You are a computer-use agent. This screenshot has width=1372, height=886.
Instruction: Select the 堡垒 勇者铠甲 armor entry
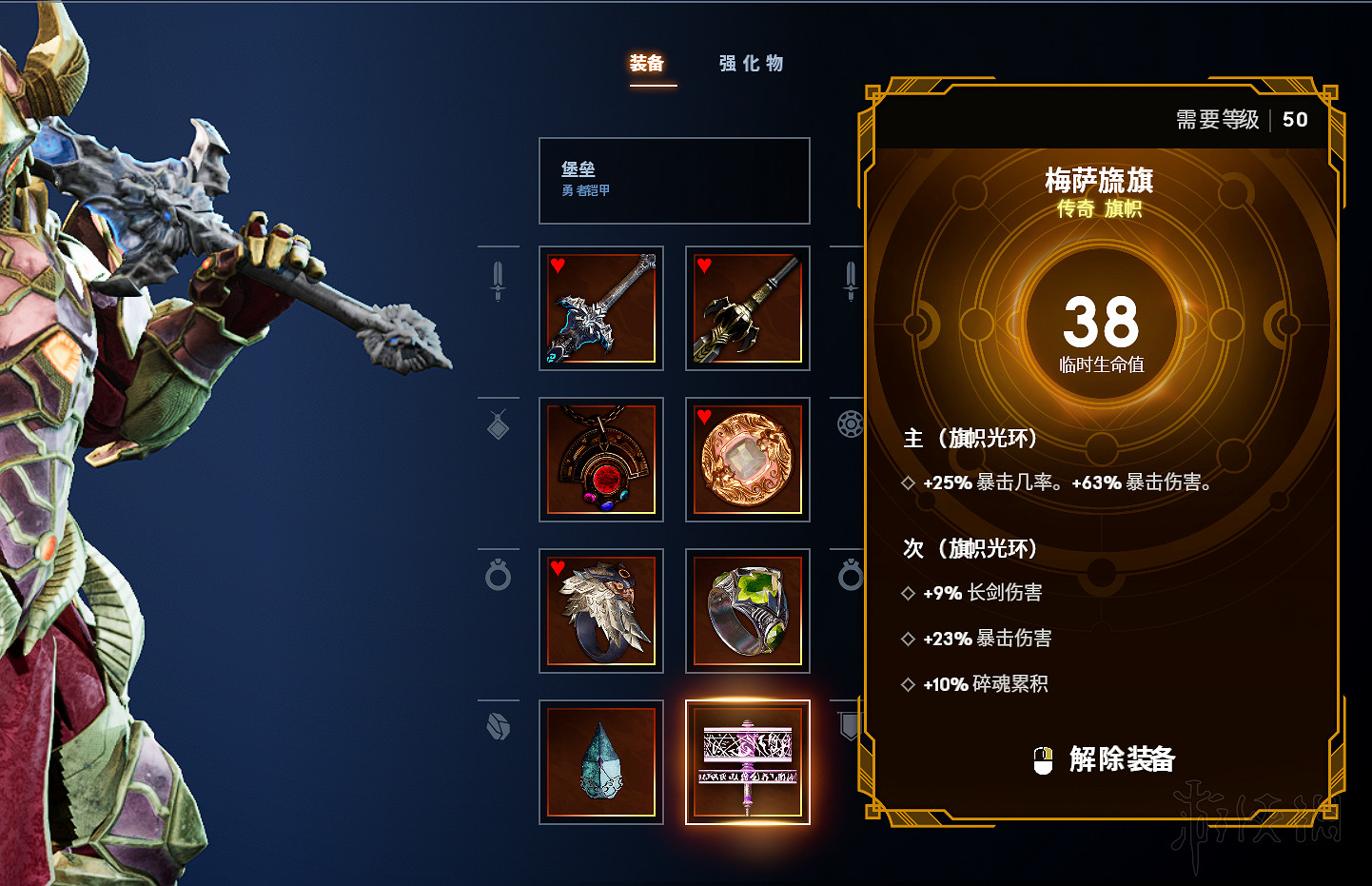(674, 181)
